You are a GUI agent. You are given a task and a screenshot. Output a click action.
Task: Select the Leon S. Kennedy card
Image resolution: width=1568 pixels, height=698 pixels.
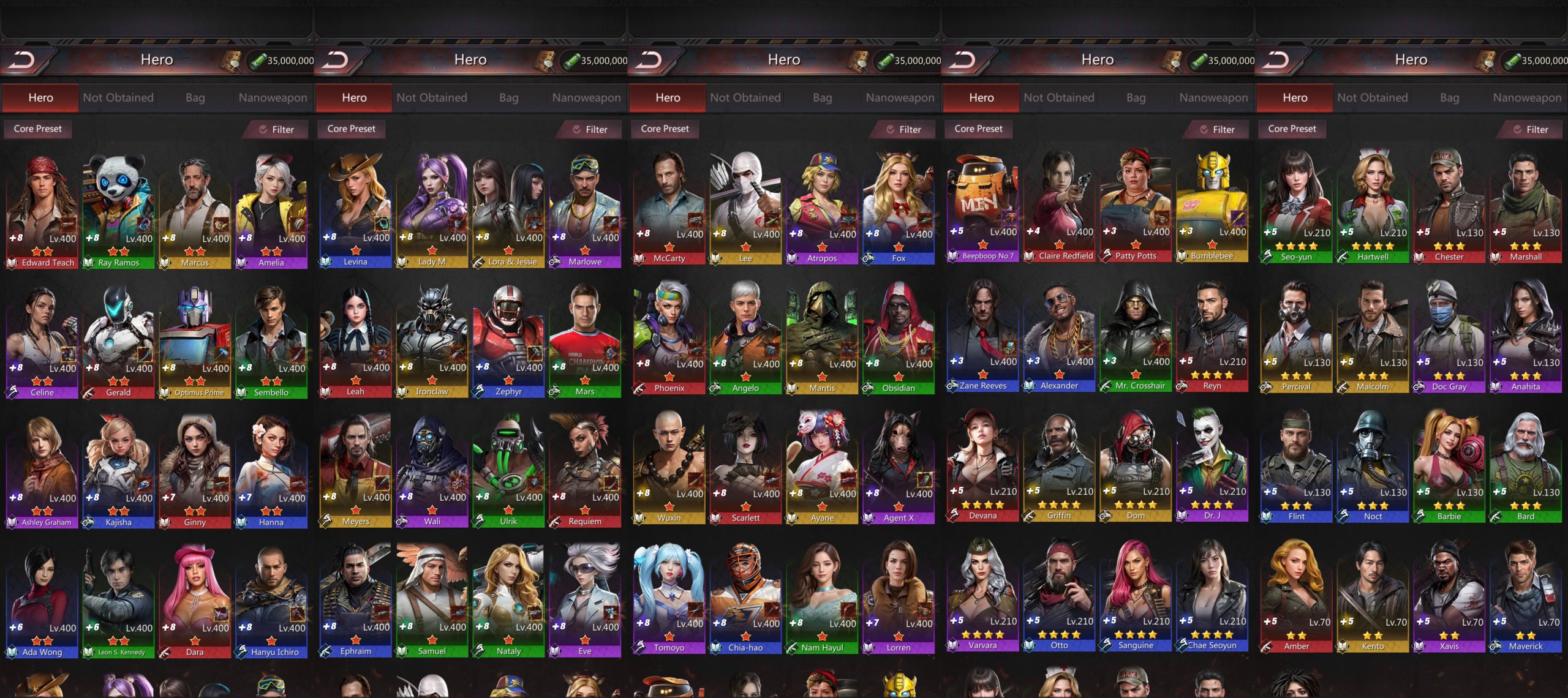click(x=118, y=601)
